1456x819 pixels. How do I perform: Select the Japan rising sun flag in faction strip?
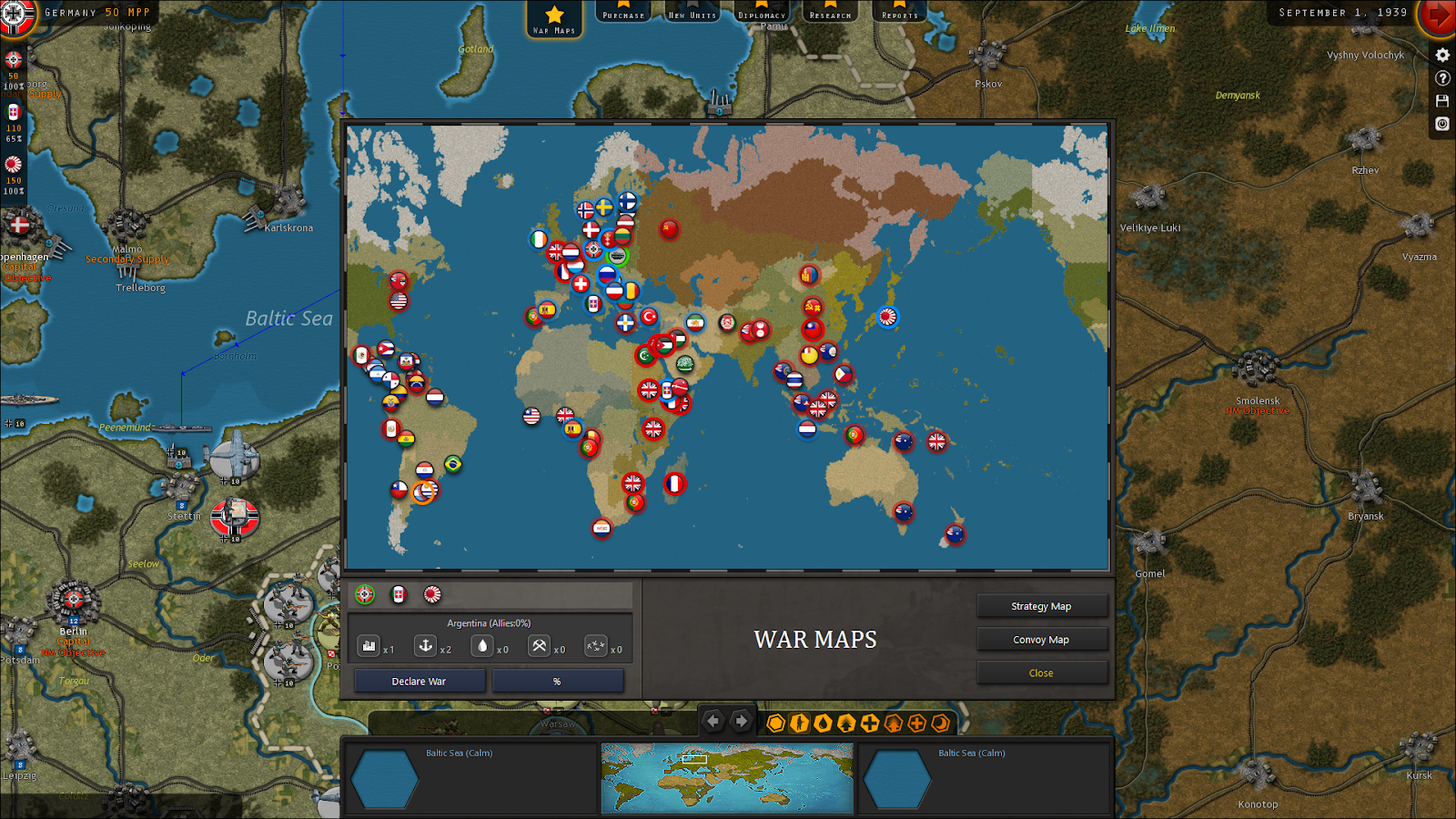click(x=432, y=594)
